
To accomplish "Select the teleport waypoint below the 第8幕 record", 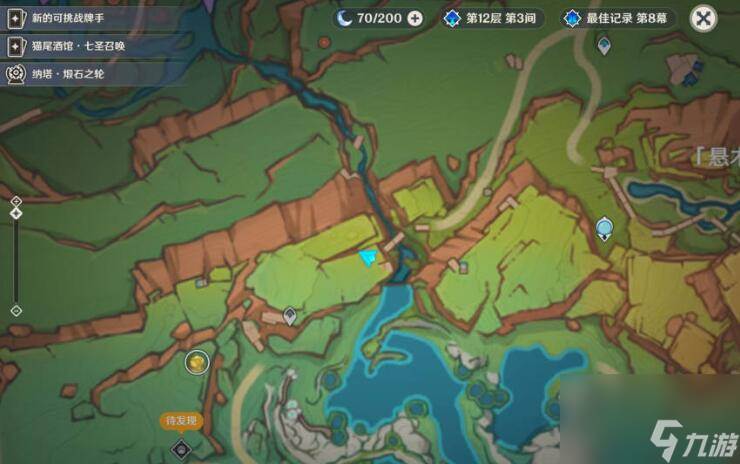I will pos(604,45).
